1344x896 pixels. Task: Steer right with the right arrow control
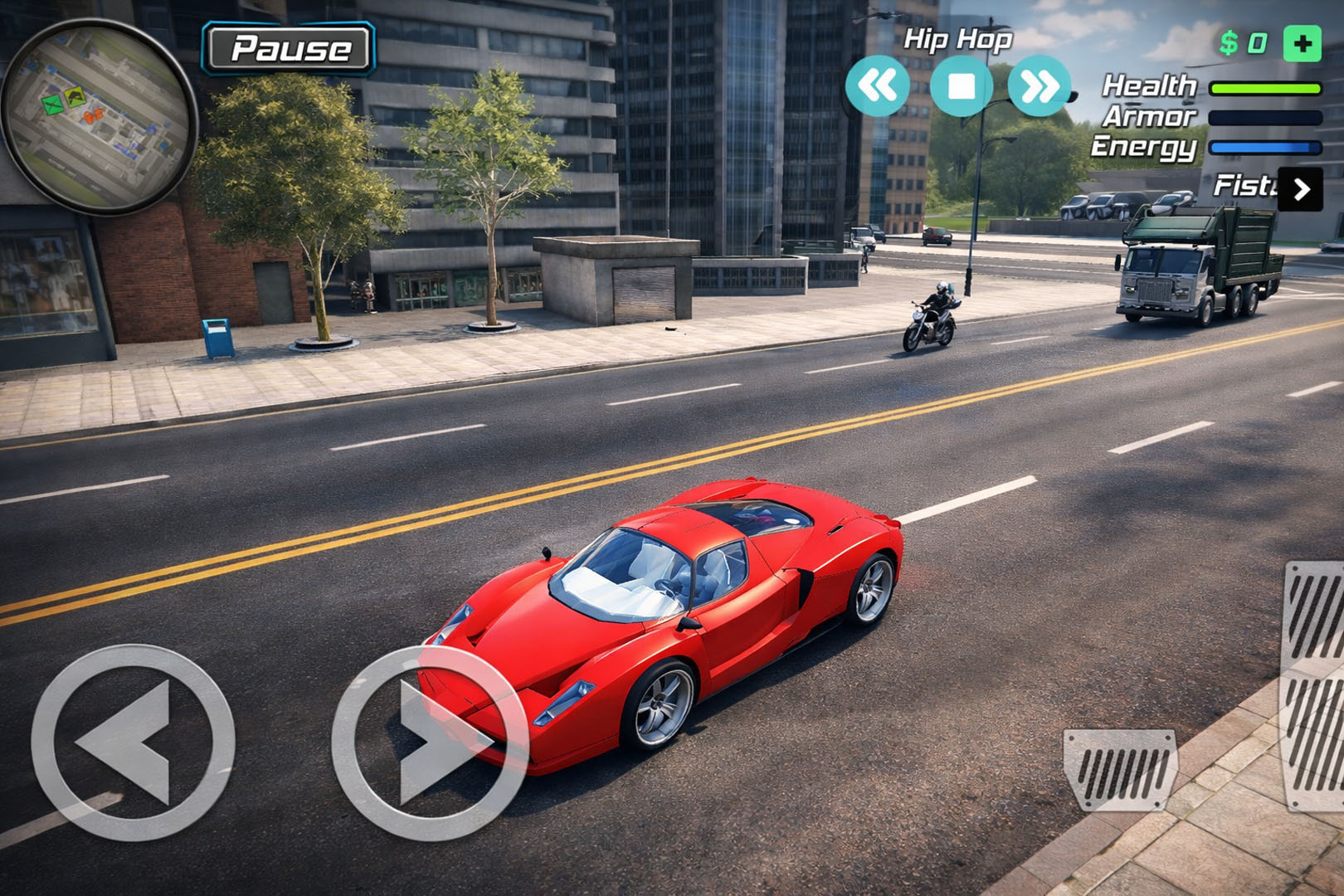(430, 743)
